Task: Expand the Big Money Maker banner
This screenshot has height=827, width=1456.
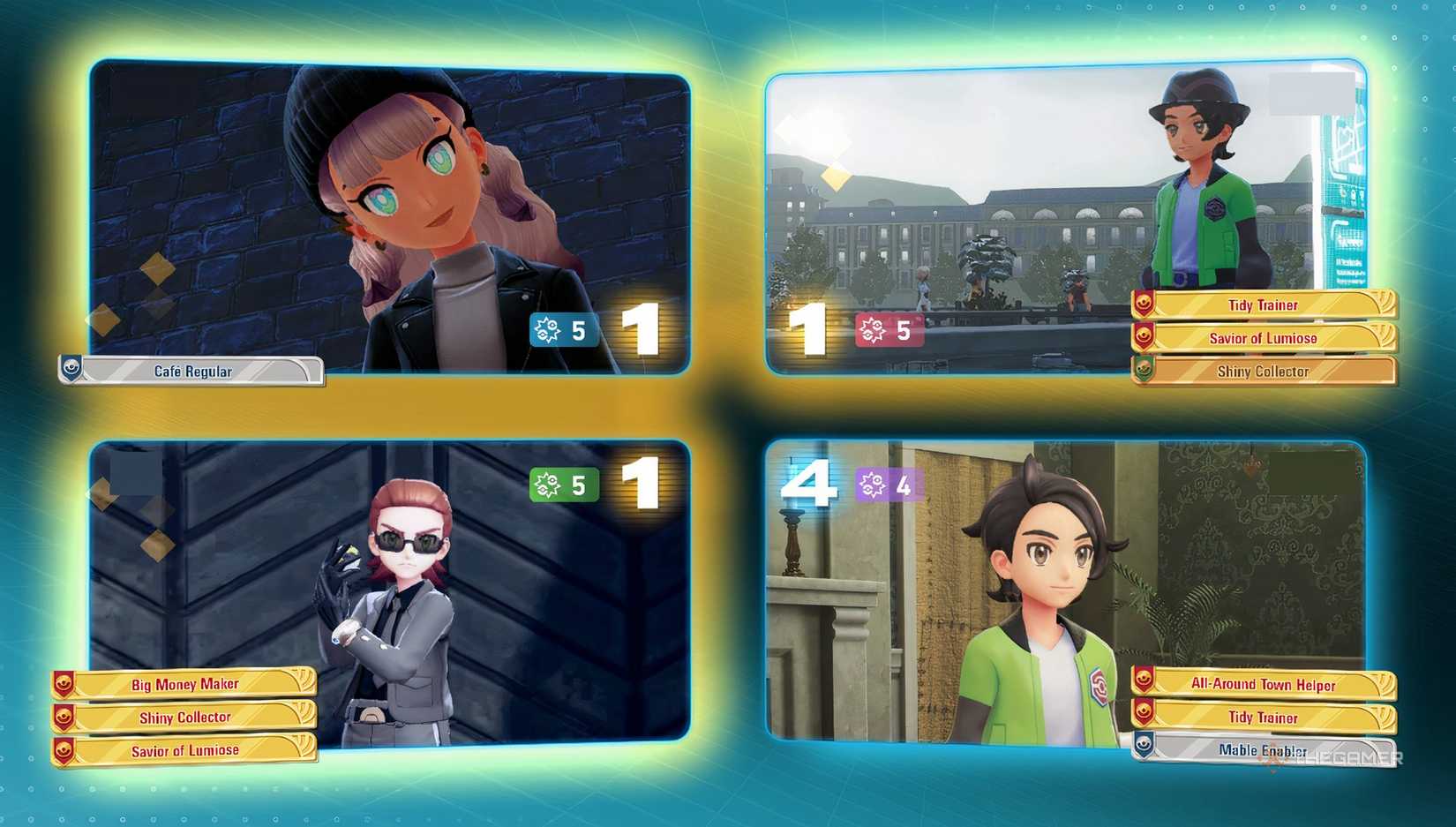Action: tap(185, 684)
